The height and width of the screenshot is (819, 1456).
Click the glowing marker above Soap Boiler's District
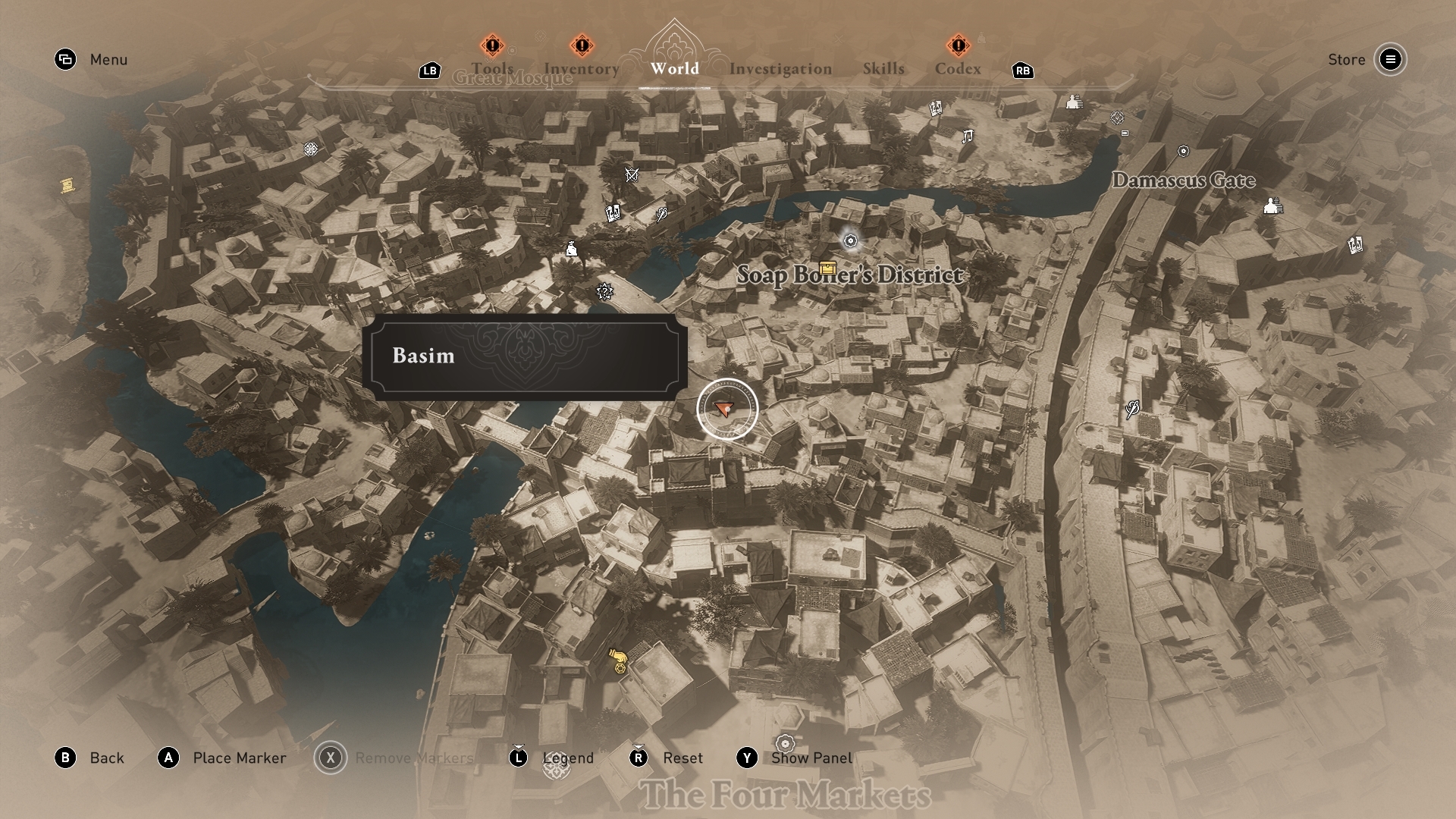[850, 240]
